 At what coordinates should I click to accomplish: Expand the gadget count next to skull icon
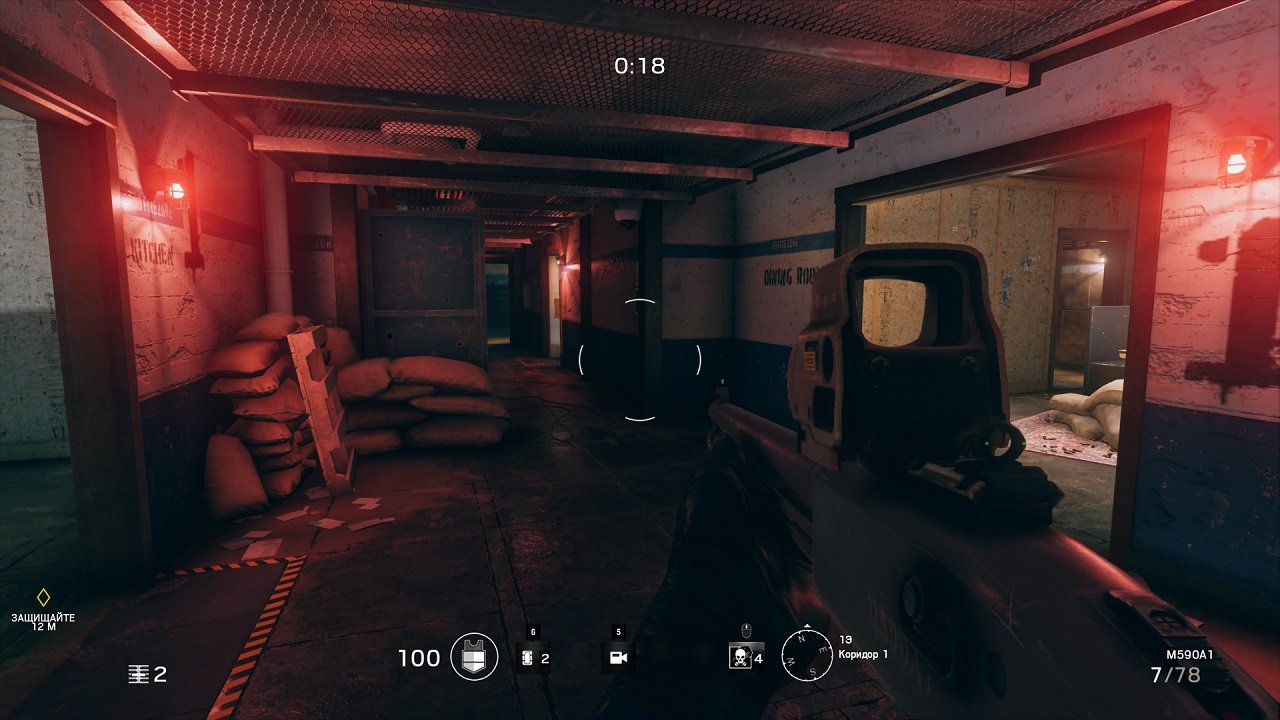point(757,656)
